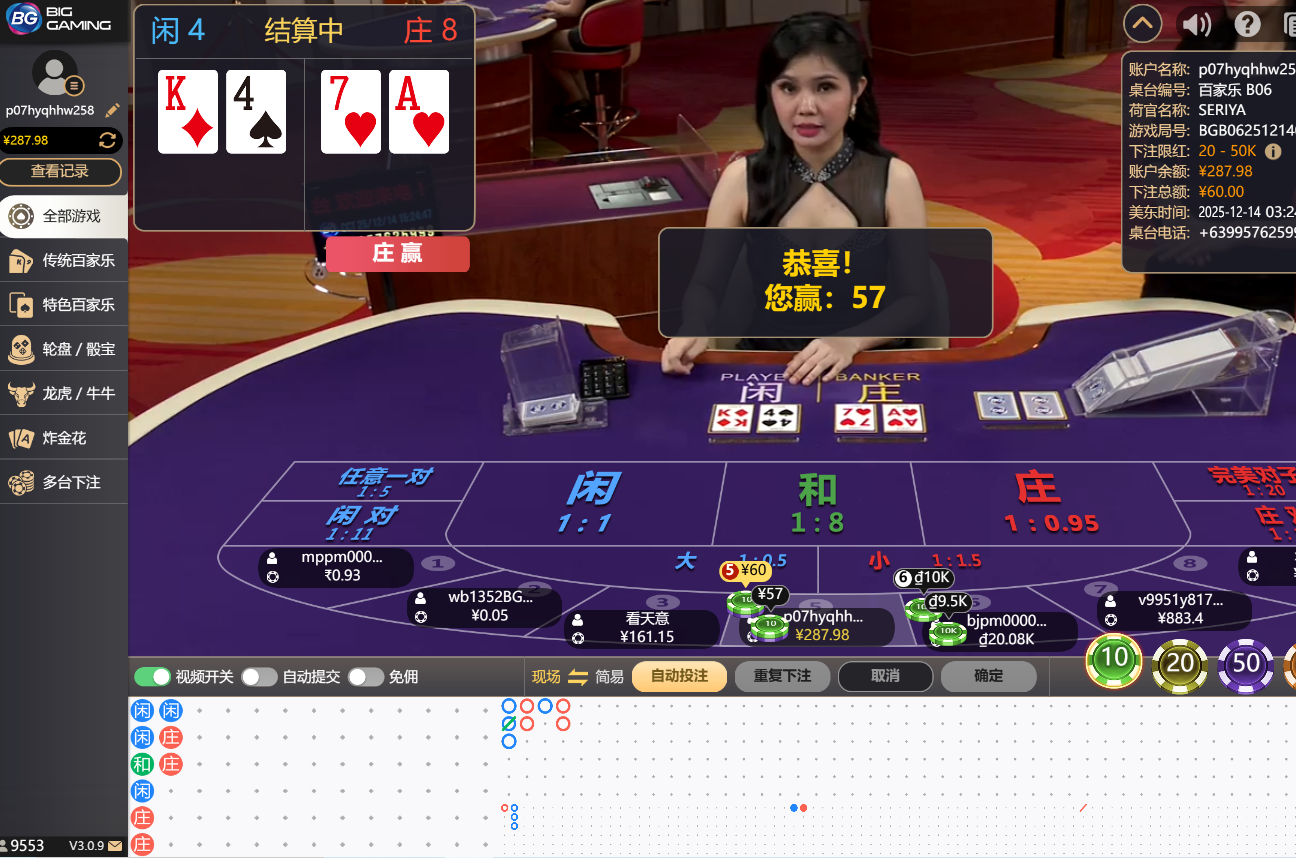1296x858 pixels.
Task: Open the 查看记录 betting records
Action: tap(60, 171)
